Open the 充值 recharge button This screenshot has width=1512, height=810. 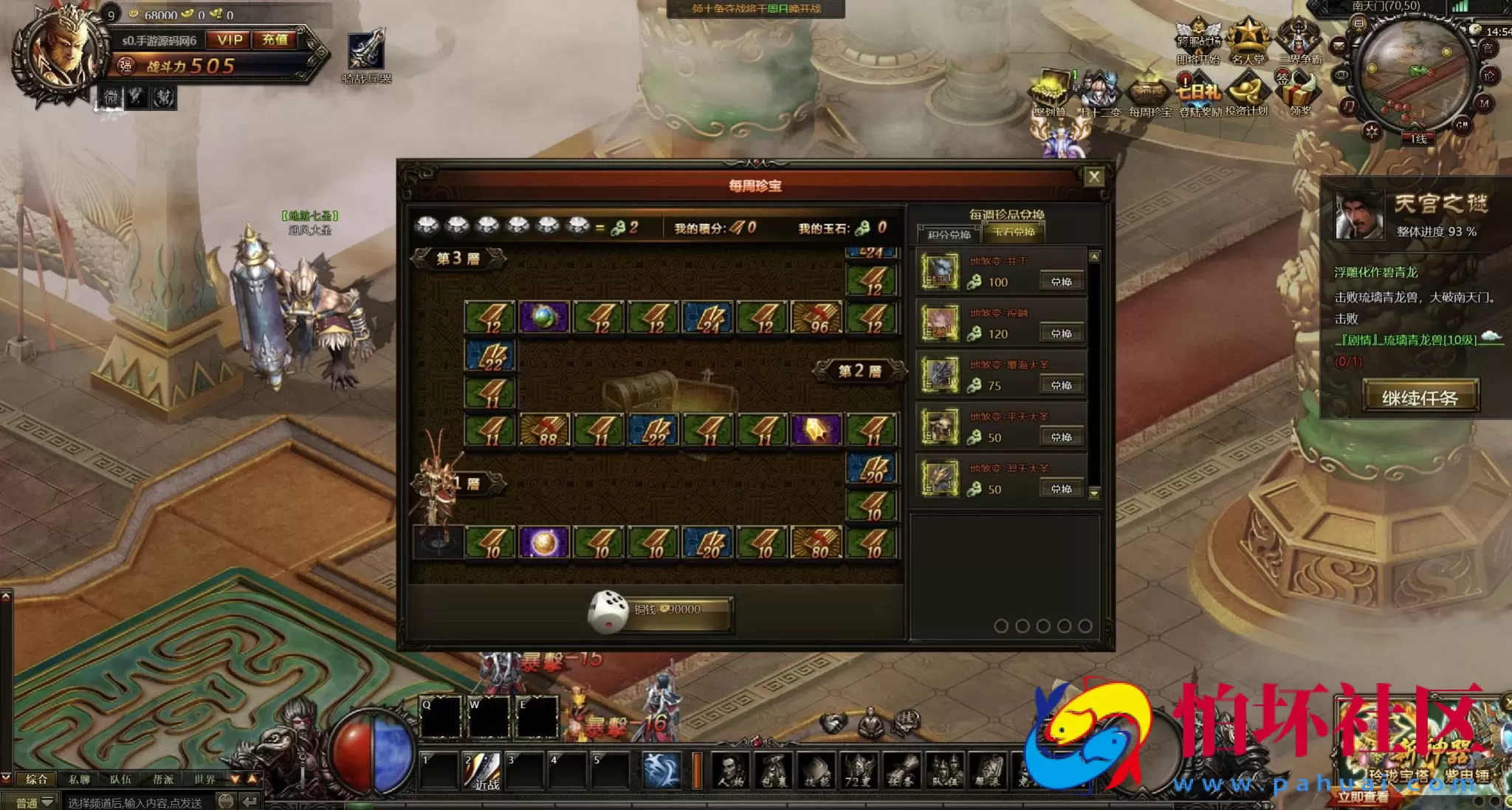tap(275, 40)
